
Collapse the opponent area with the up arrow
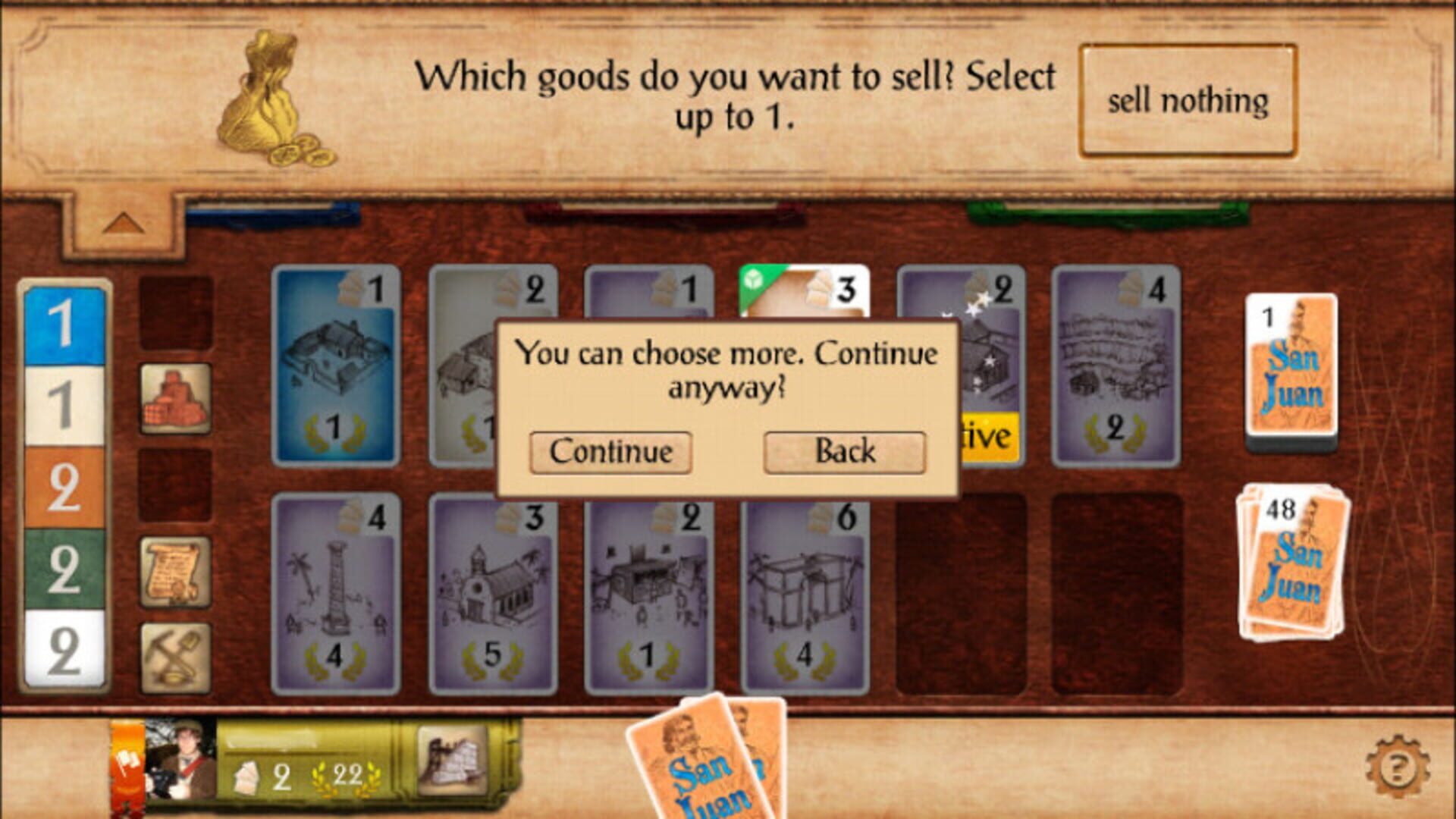tap(125, 222)
